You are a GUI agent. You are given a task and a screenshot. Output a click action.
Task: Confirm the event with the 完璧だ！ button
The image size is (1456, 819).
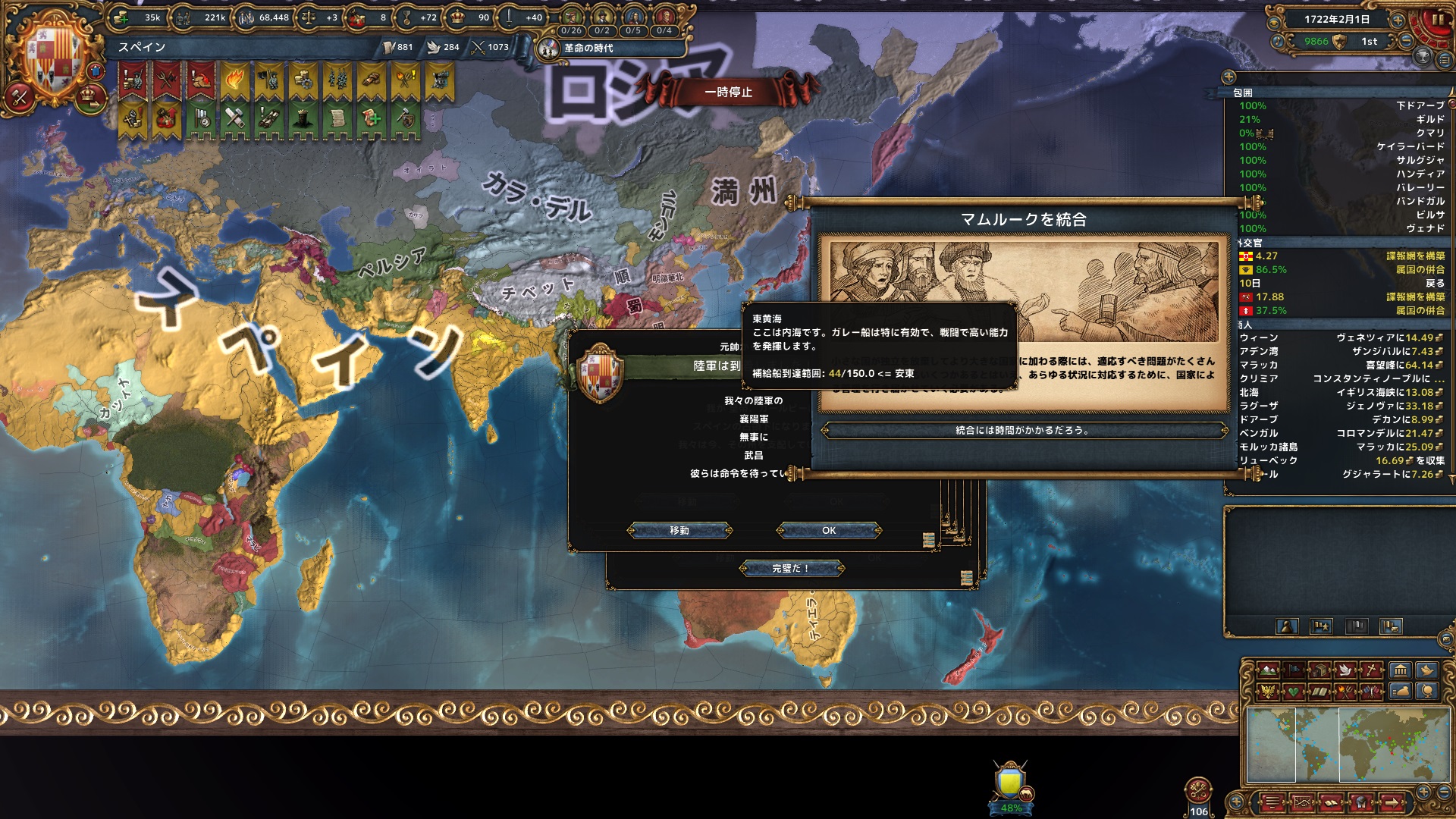tap(790, 569)
